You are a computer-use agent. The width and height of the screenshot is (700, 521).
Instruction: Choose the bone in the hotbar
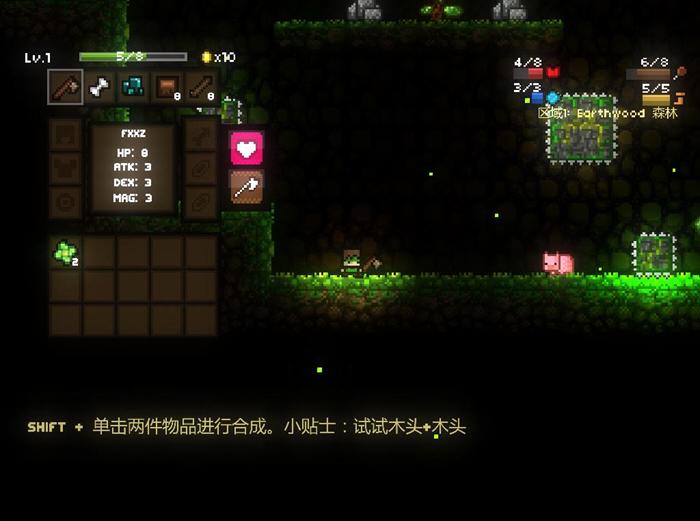point(99,88)
